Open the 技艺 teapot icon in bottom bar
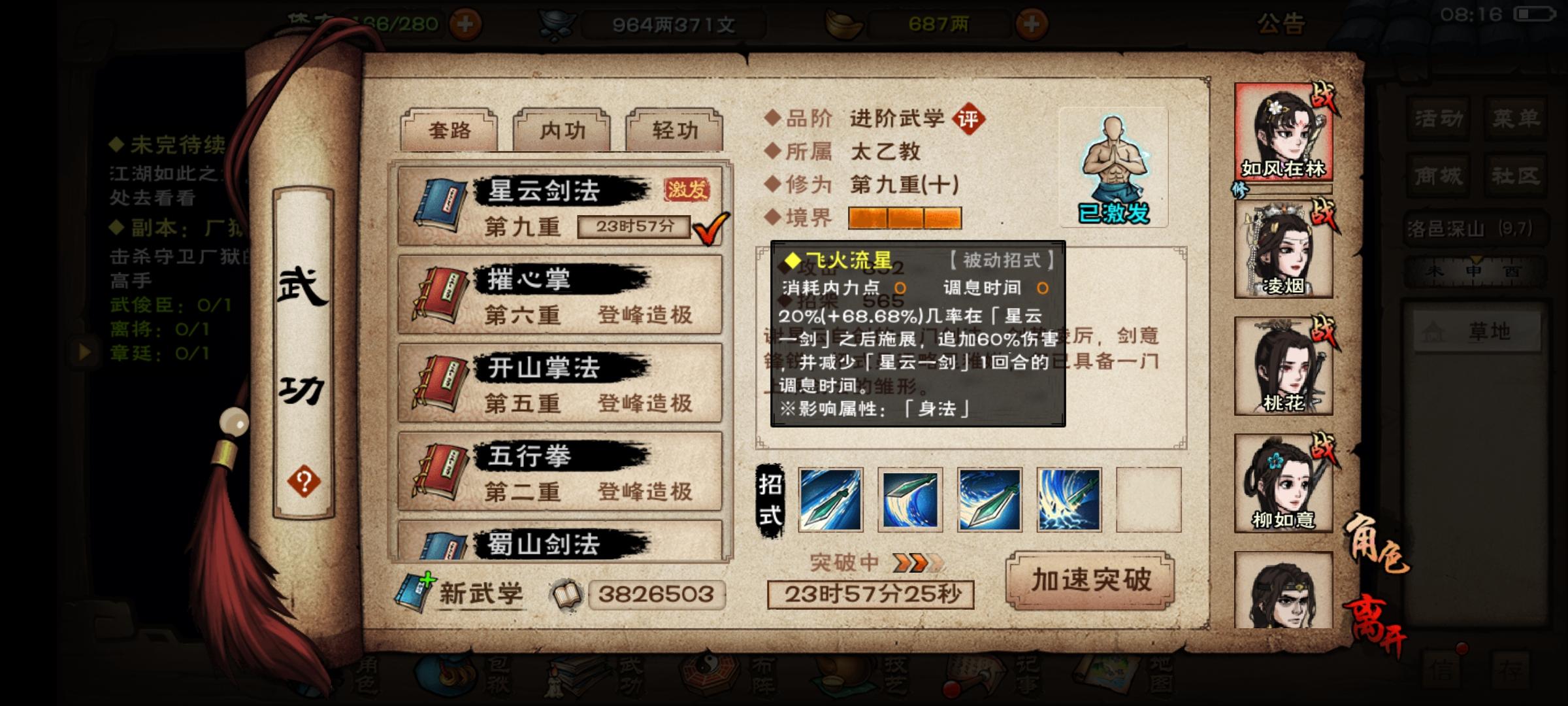Image resolution: width=1568 pixels, height=706 pixels. [x=843, y=677]
